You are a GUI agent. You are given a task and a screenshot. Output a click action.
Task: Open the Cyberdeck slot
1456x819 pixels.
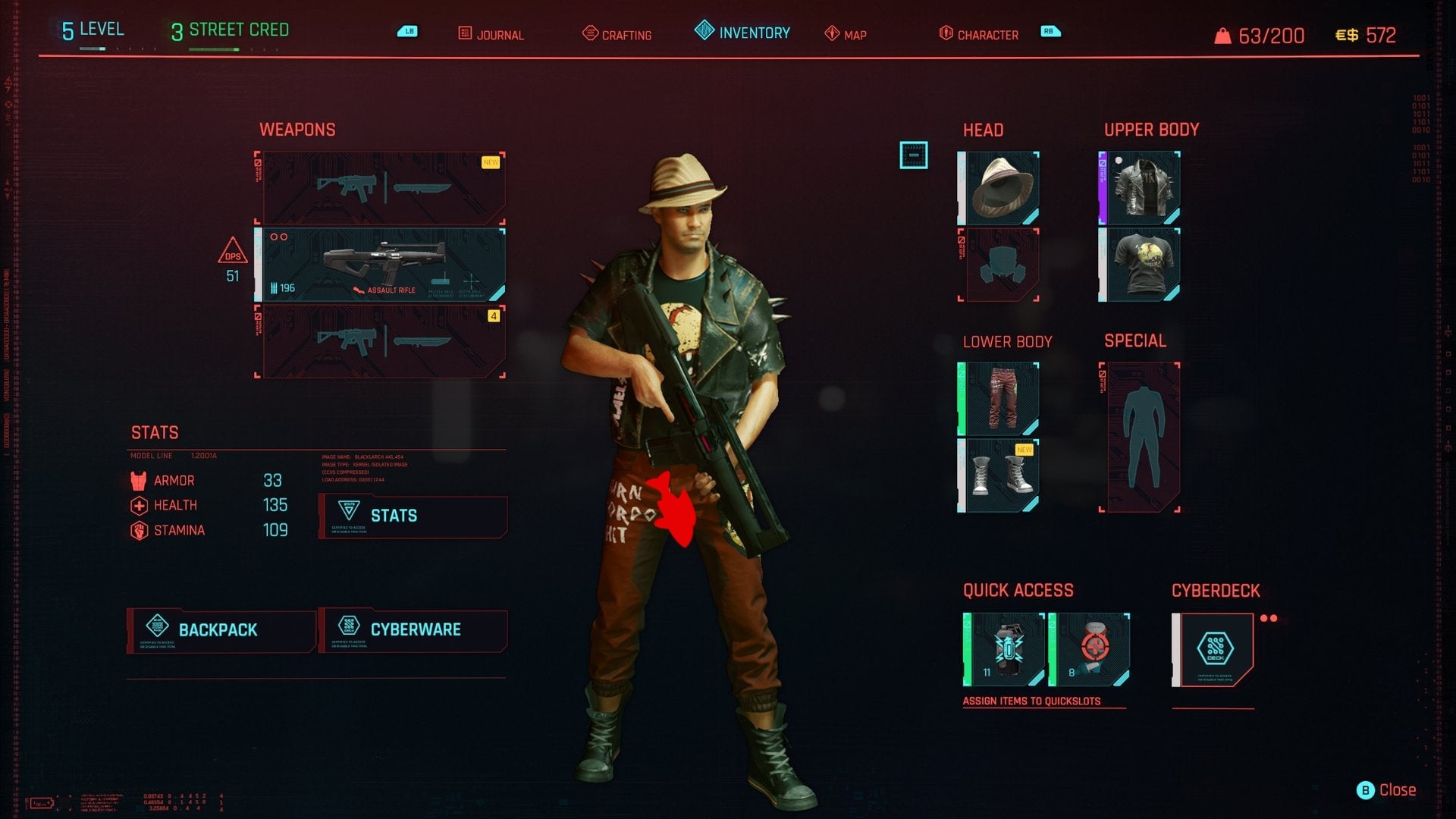pos(1214,650)
